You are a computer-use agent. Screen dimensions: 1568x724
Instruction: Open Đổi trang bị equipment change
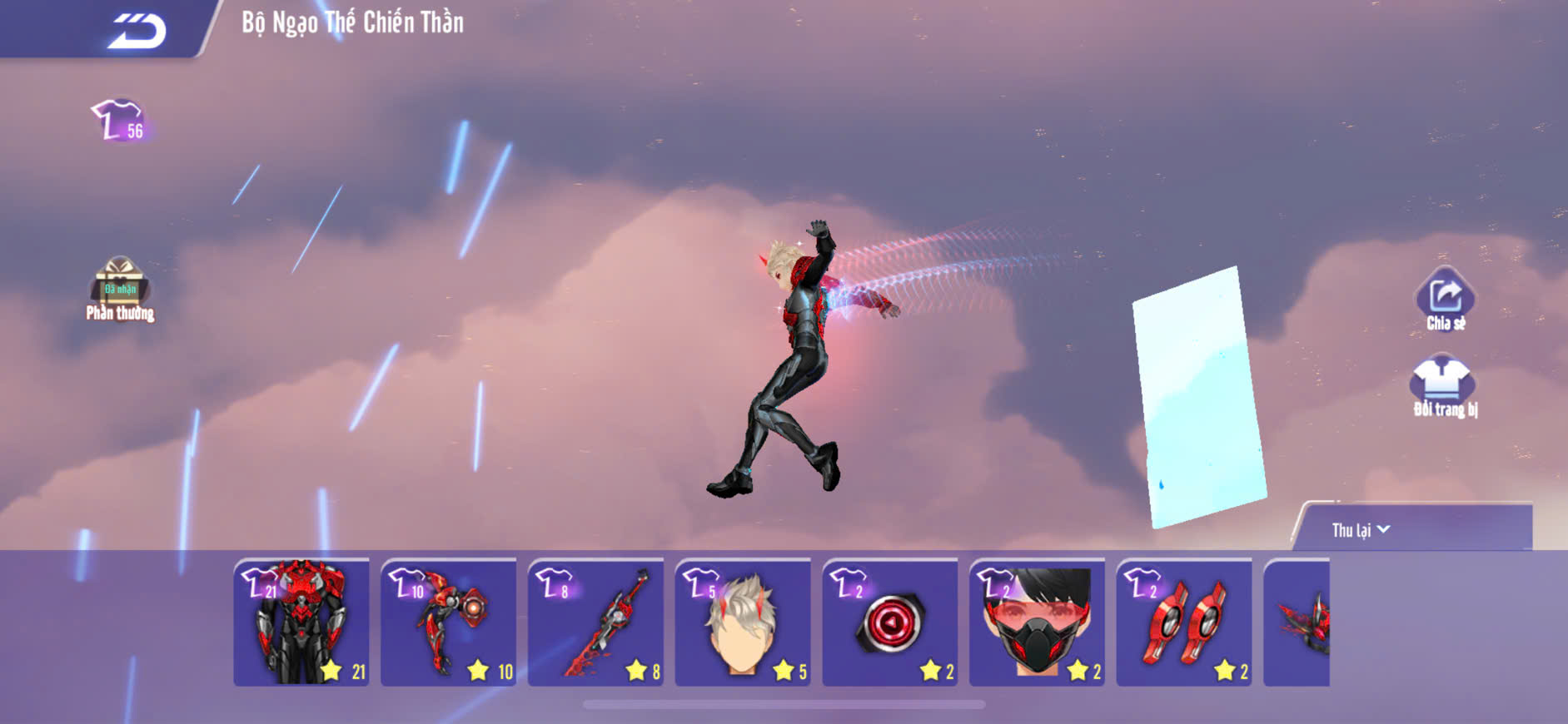(1444, 386)
